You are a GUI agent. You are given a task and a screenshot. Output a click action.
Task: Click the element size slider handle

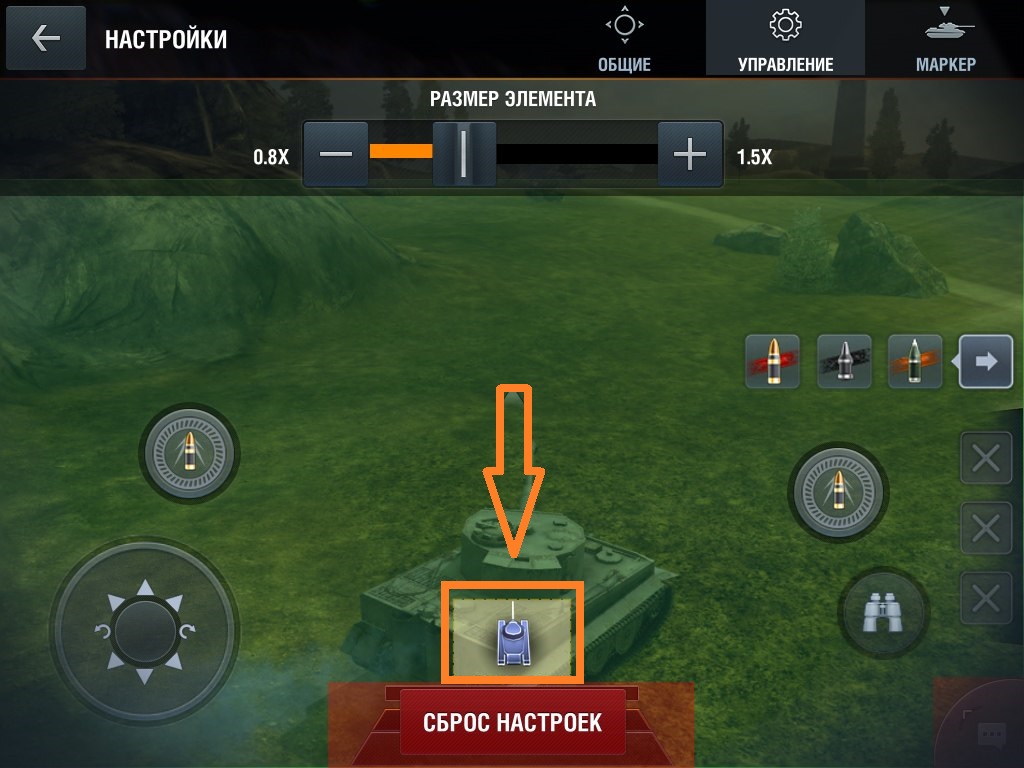click(x=464, y=154)
